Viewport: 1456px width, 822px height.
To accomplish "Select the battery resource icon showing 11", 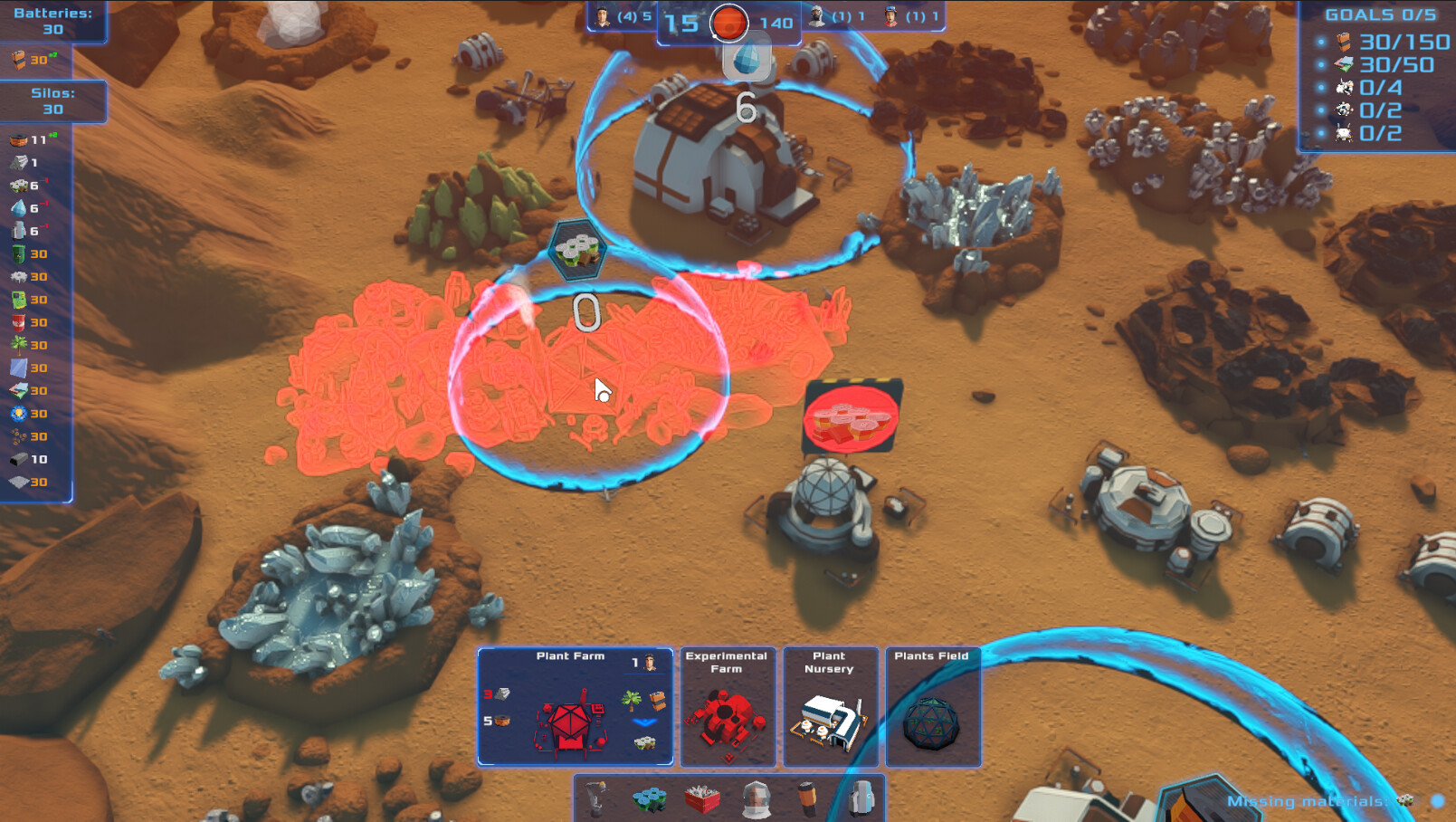I will click(16, 140).
